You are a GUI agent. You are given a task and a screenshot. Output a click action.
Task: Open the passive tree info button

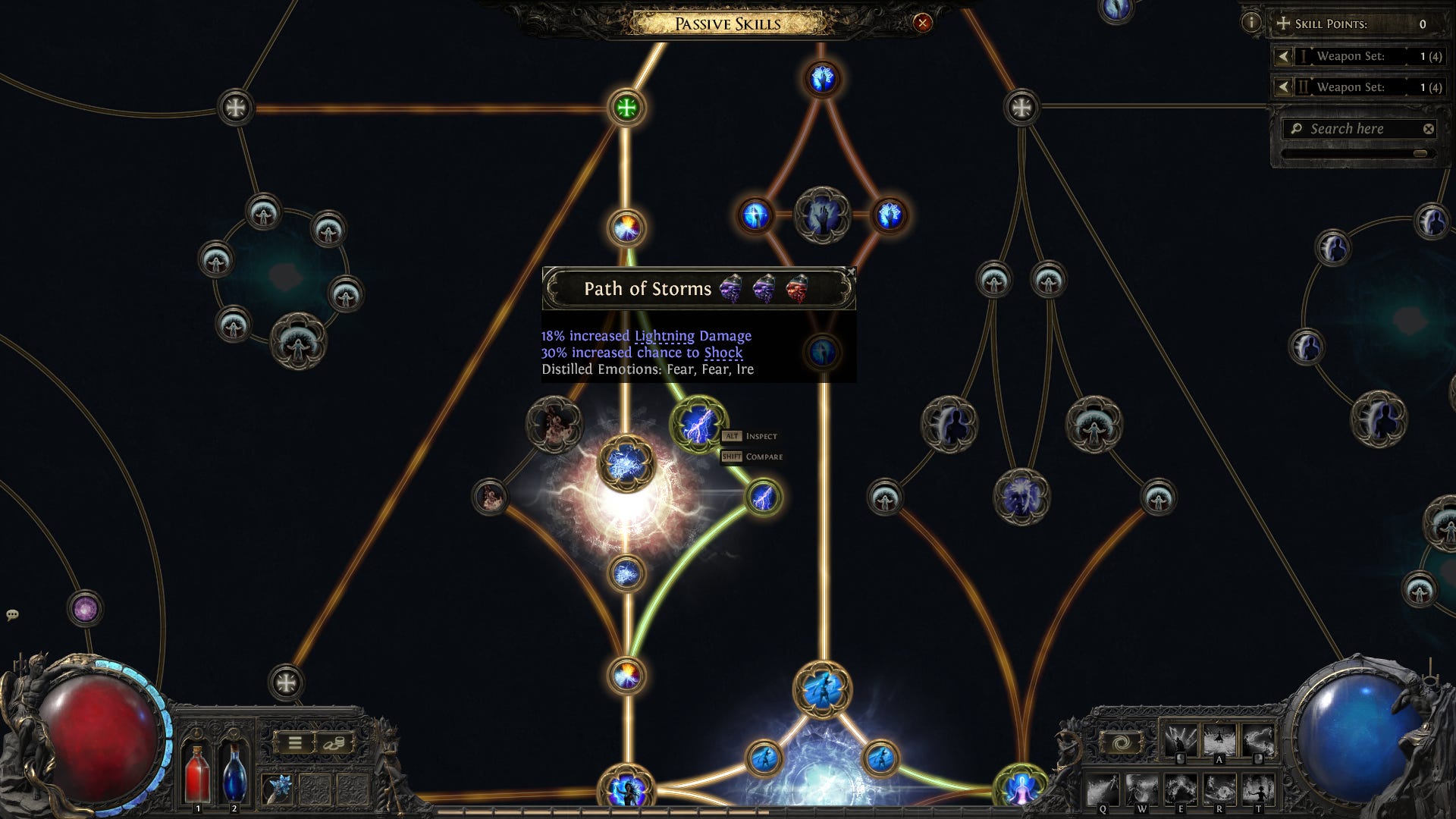[x=1251, y=23]
